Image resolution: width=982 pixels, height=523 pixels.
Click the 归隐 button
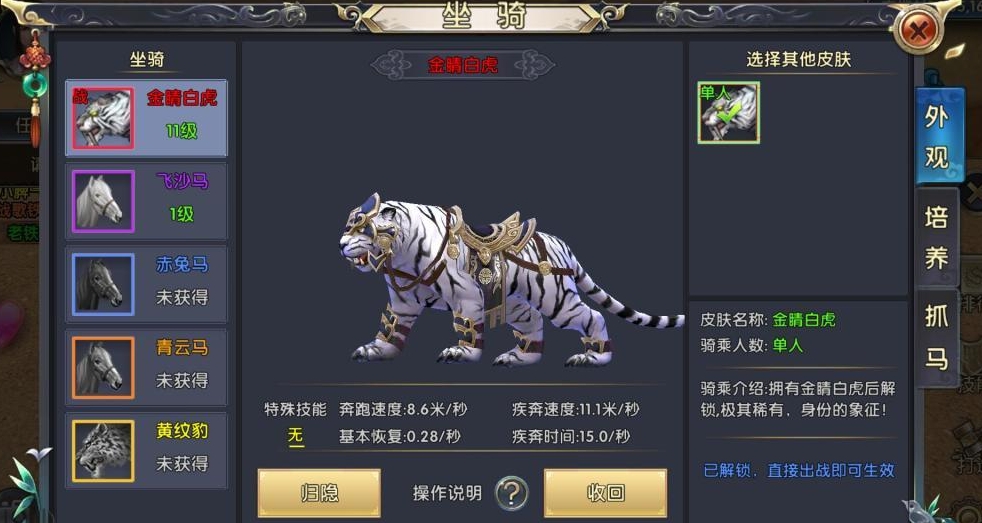click(x=319, y=492)
